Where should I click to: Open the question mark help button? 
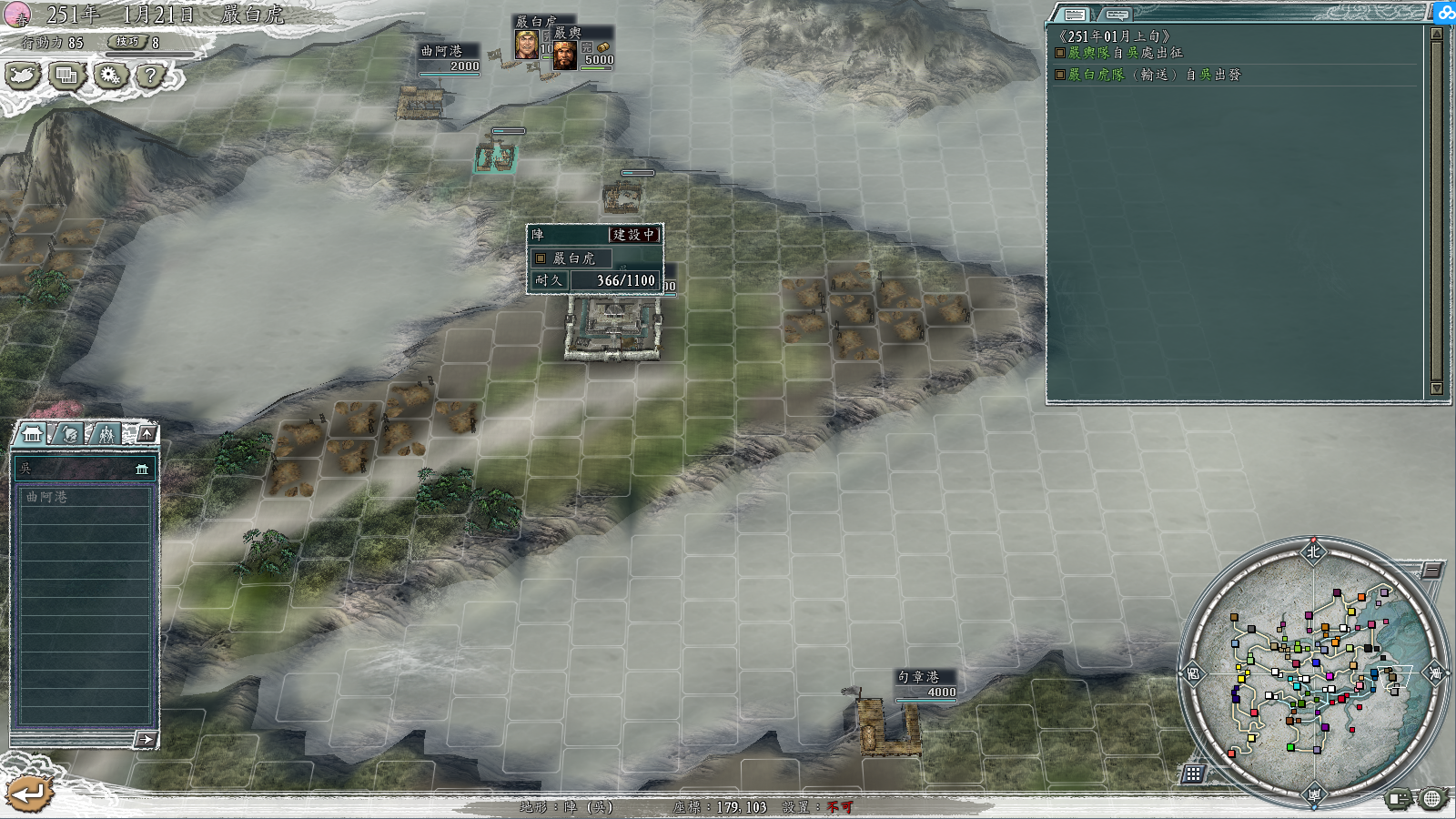point(151,76)
